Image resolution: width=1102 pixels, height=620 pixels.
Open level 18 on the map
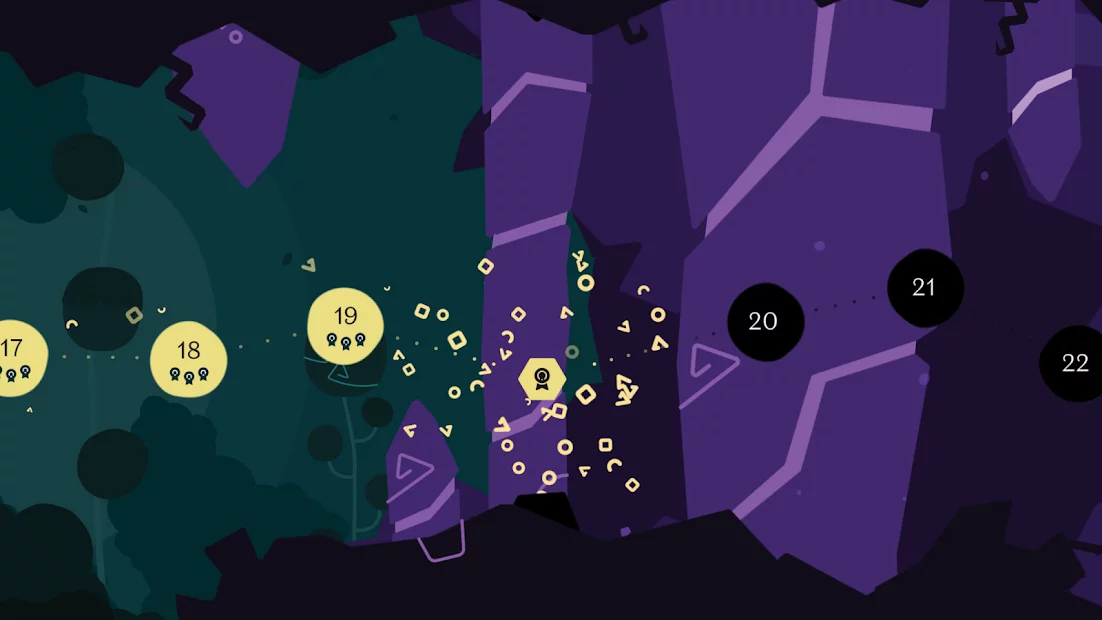pos(188,359)
